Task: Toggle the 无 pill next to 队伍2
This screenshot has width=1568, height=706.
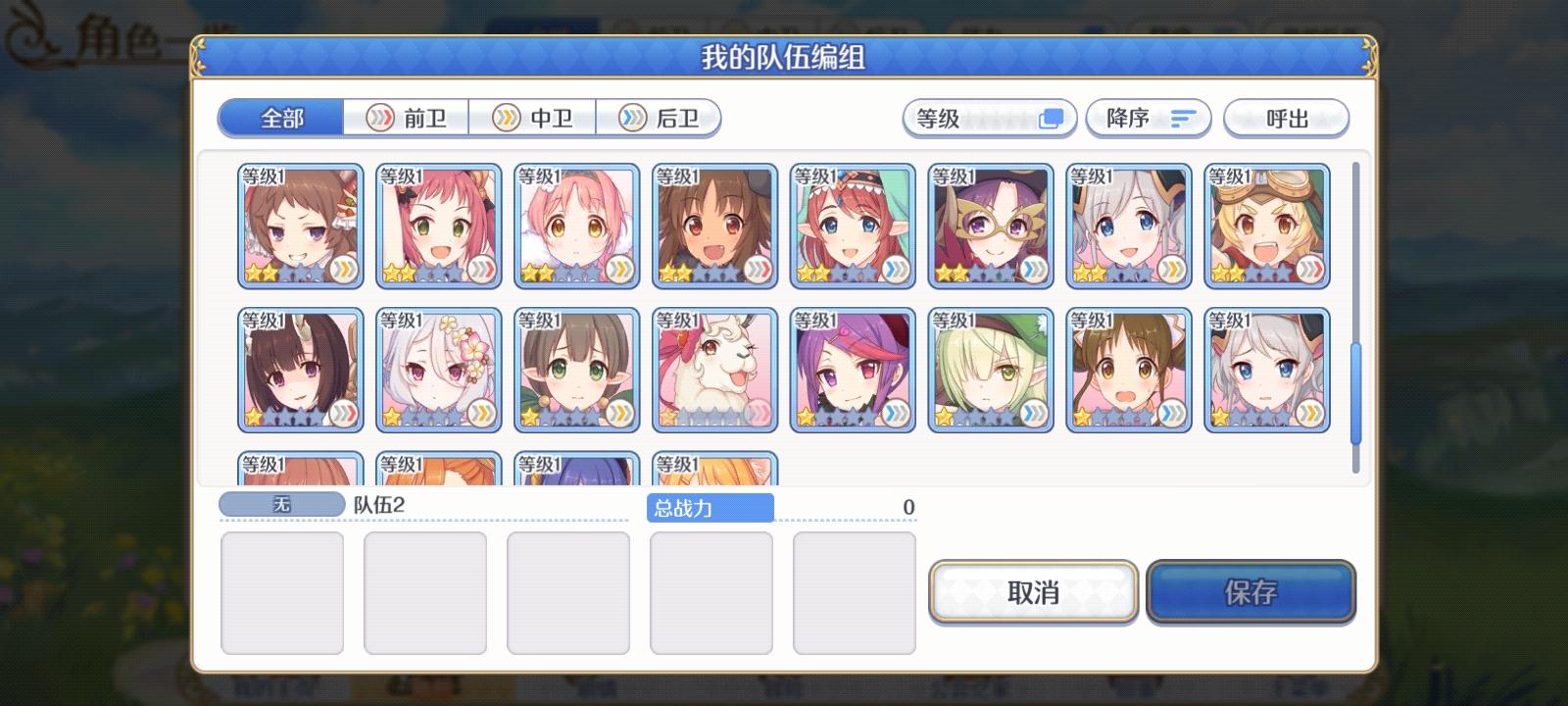Action: tap(281, 502)
